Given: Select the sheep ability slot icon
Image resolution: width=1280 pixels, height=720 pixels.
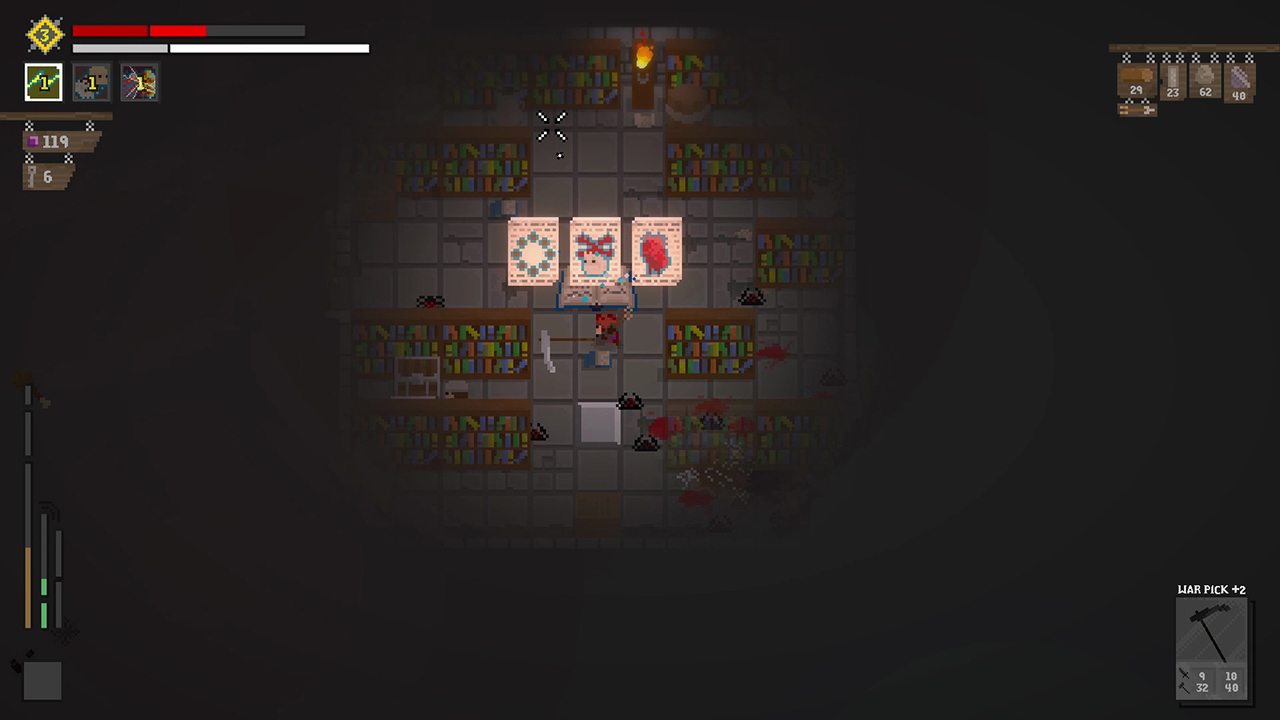Looking at the screenshot, I should 91,82.
